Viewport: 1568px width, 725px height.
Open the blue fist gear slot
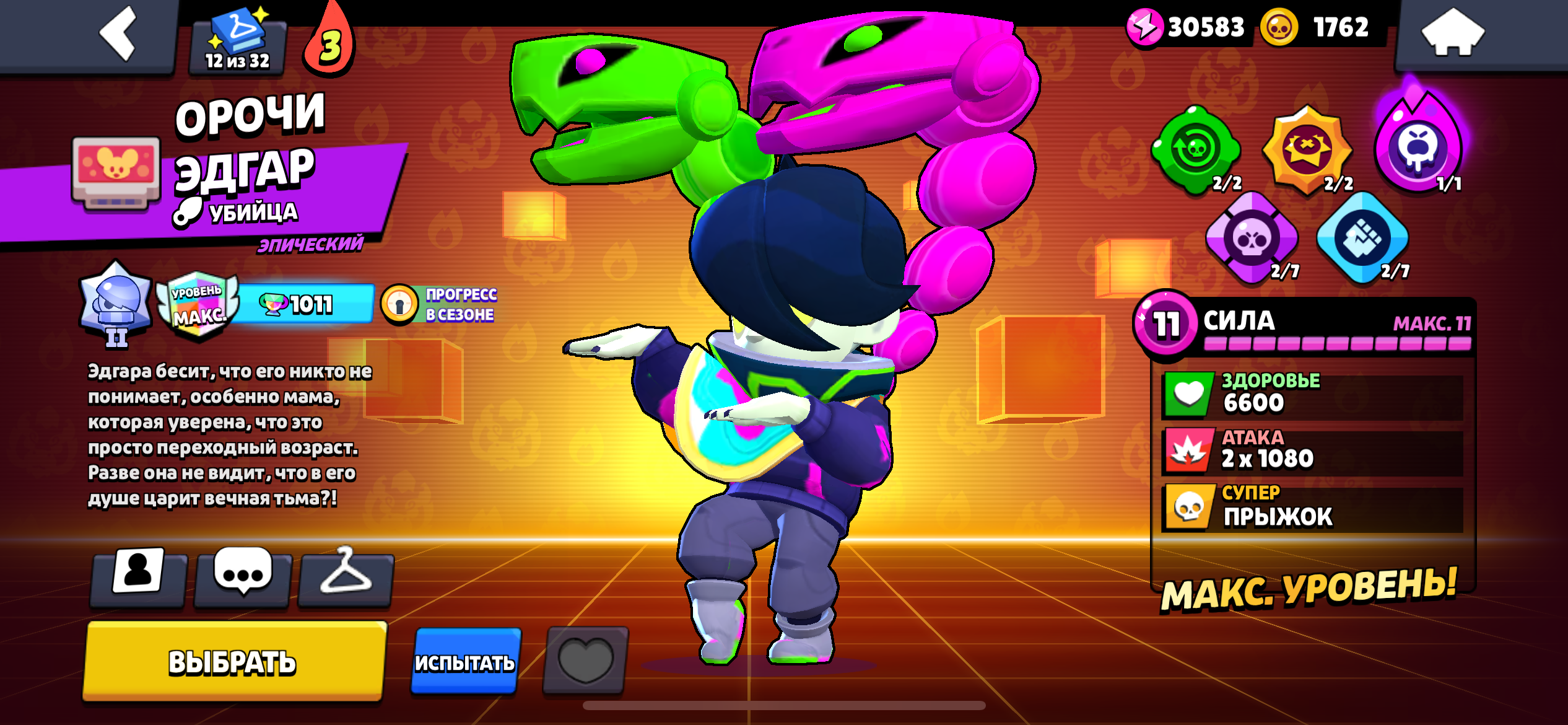pyautogui.click(x=1362, y=239)
